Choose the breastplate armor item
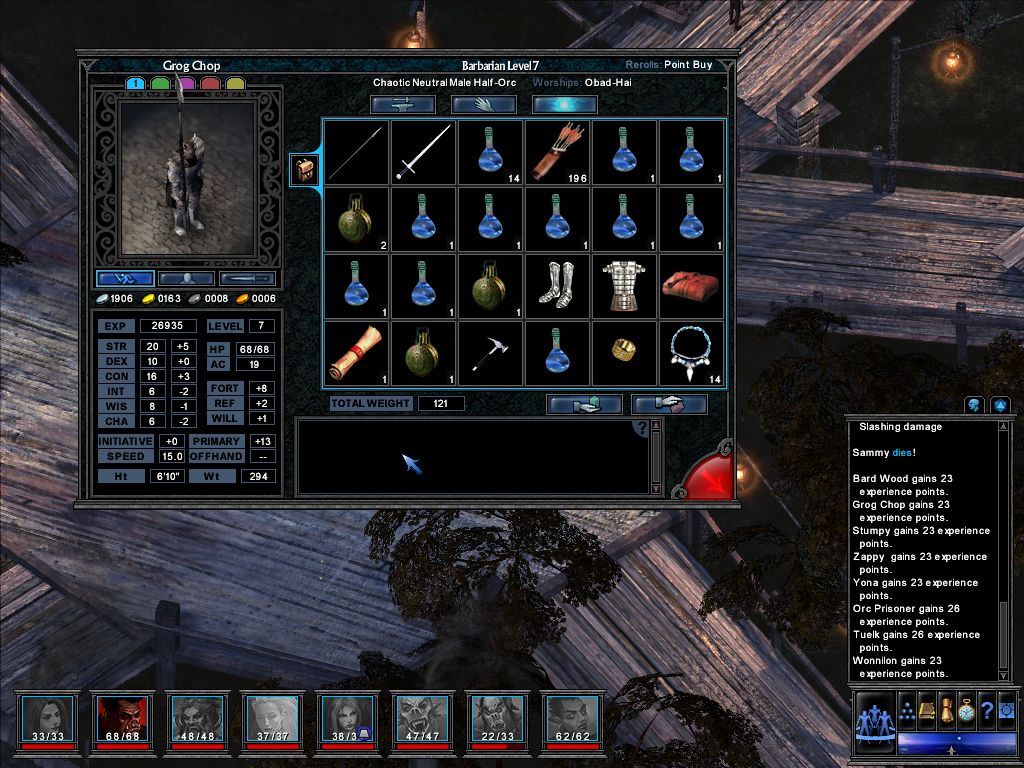1024x768 pixels. point(624,285)
